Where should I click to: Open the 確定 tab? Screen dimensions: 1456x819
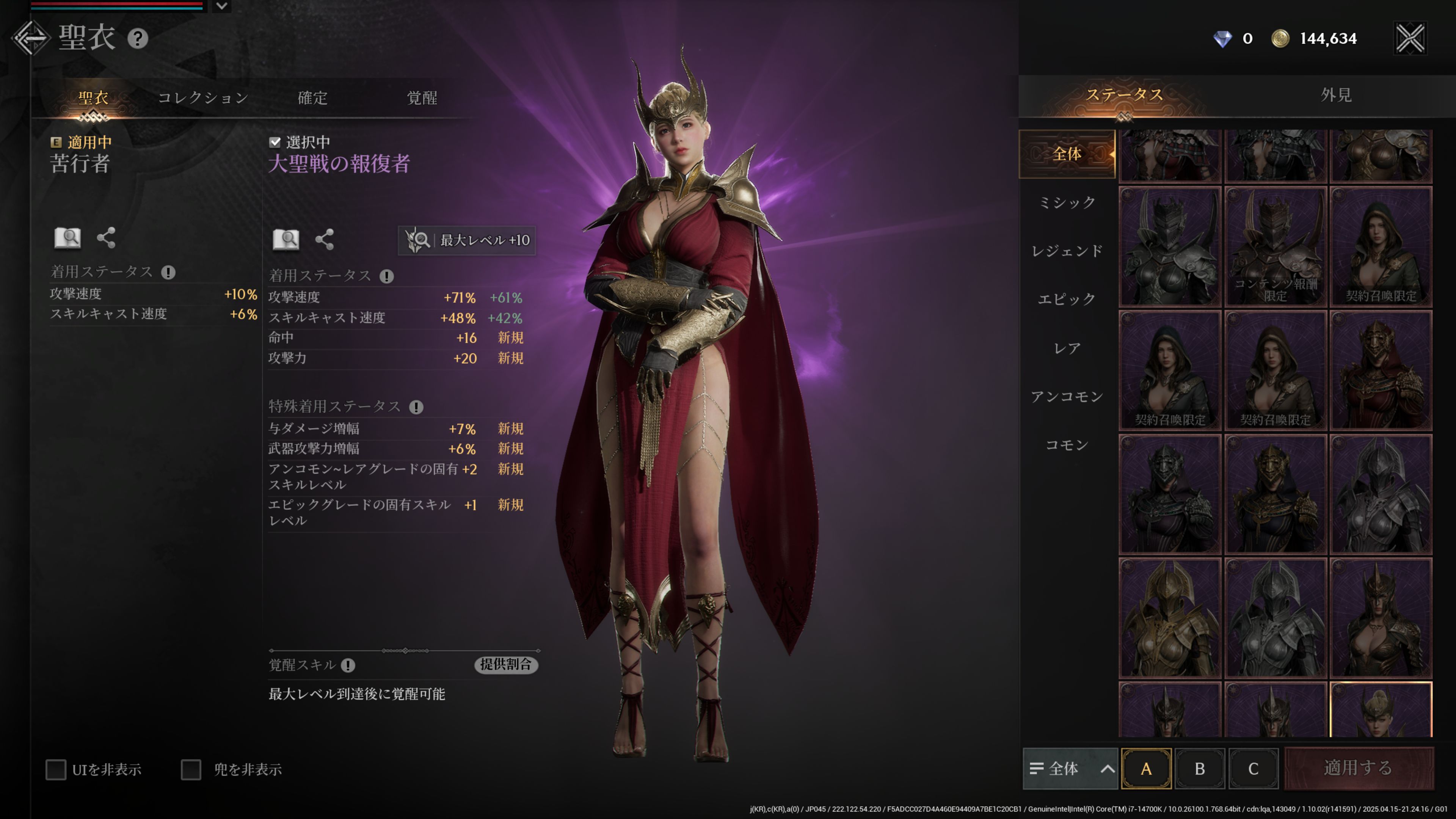click(312, 98)
